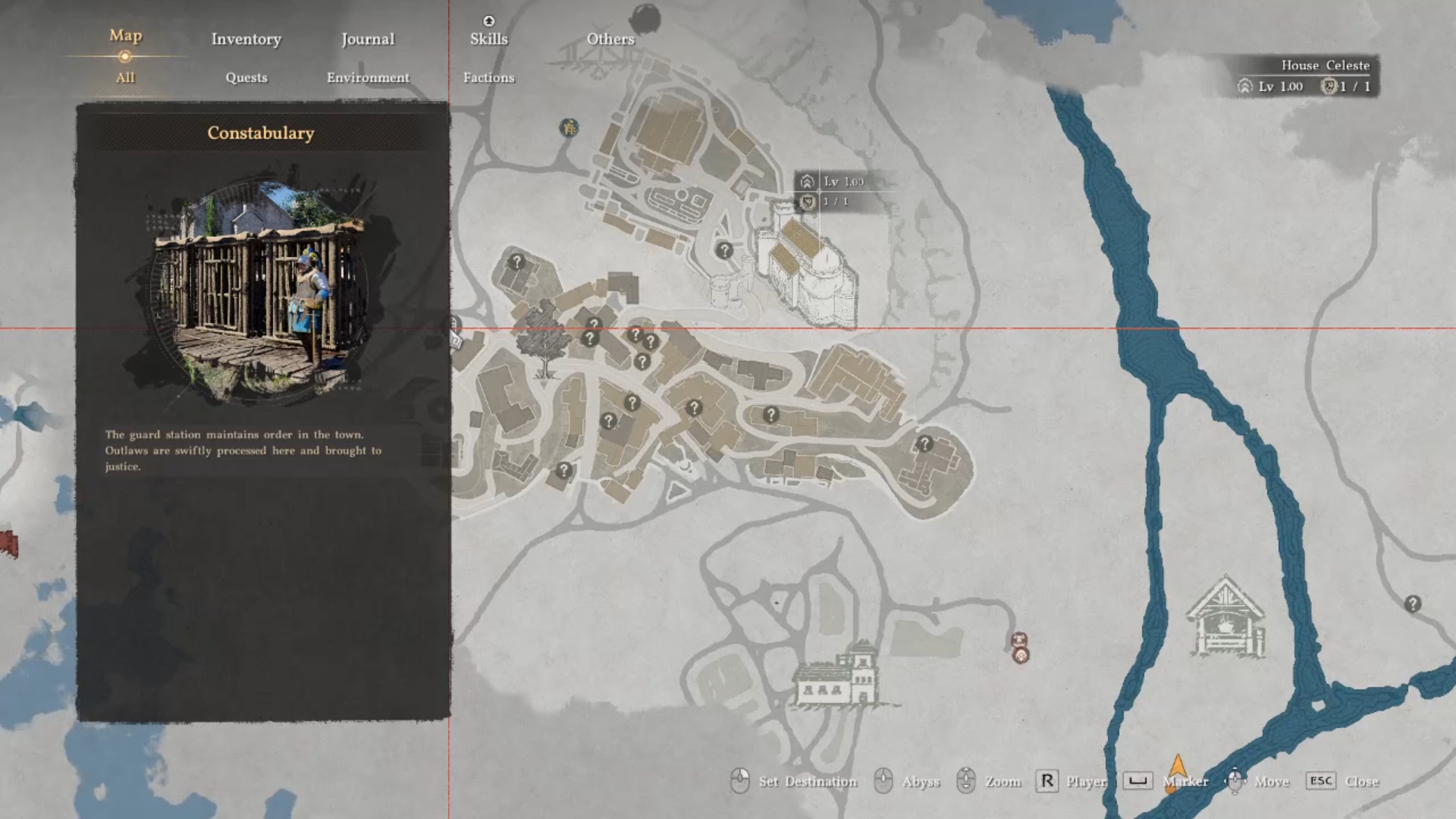Click the Abyss mouse-wheel icon

coord(882,782)
